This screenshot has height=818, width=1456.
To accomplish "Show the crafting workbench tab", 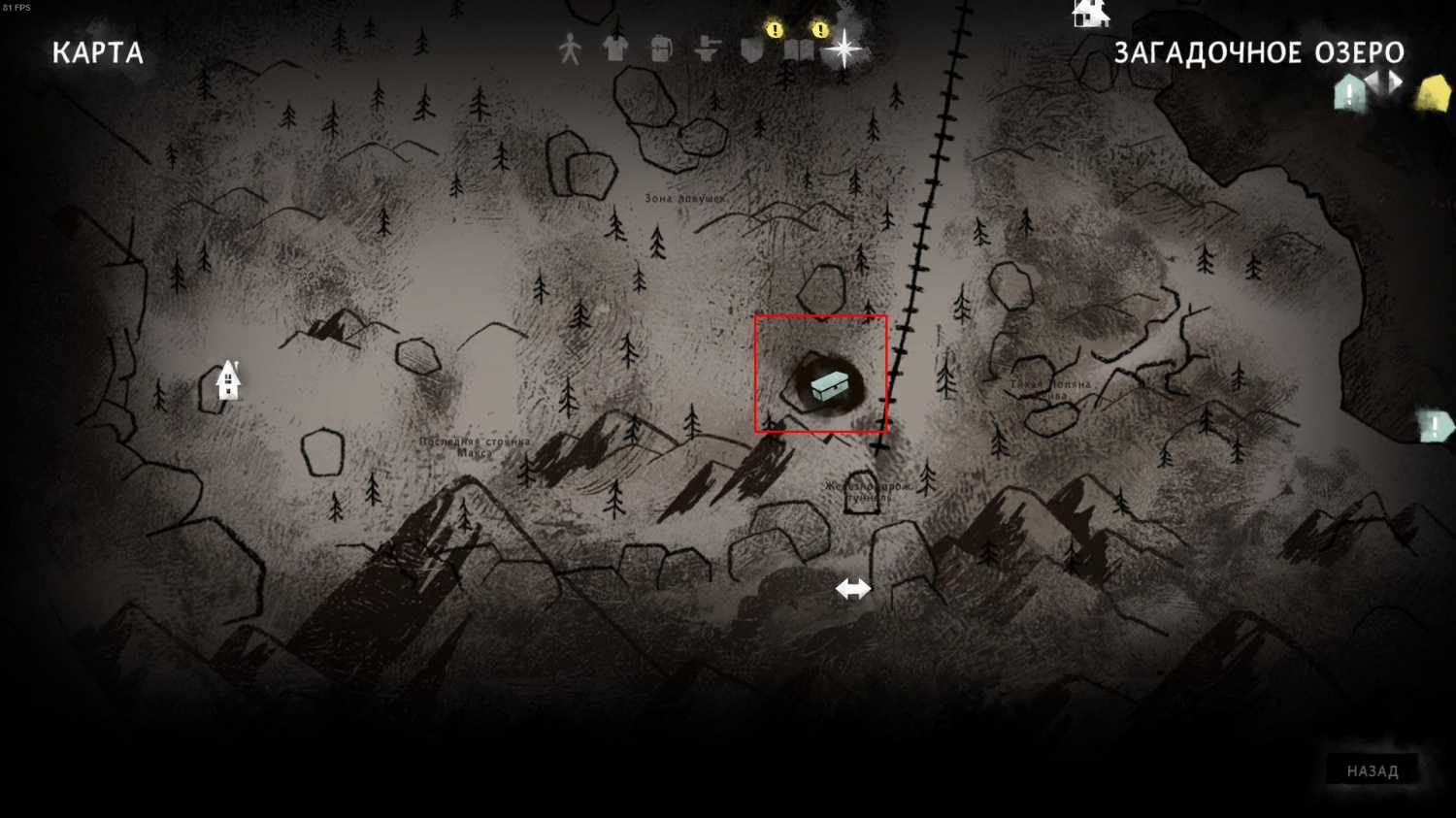I will (x=707, y=49).
